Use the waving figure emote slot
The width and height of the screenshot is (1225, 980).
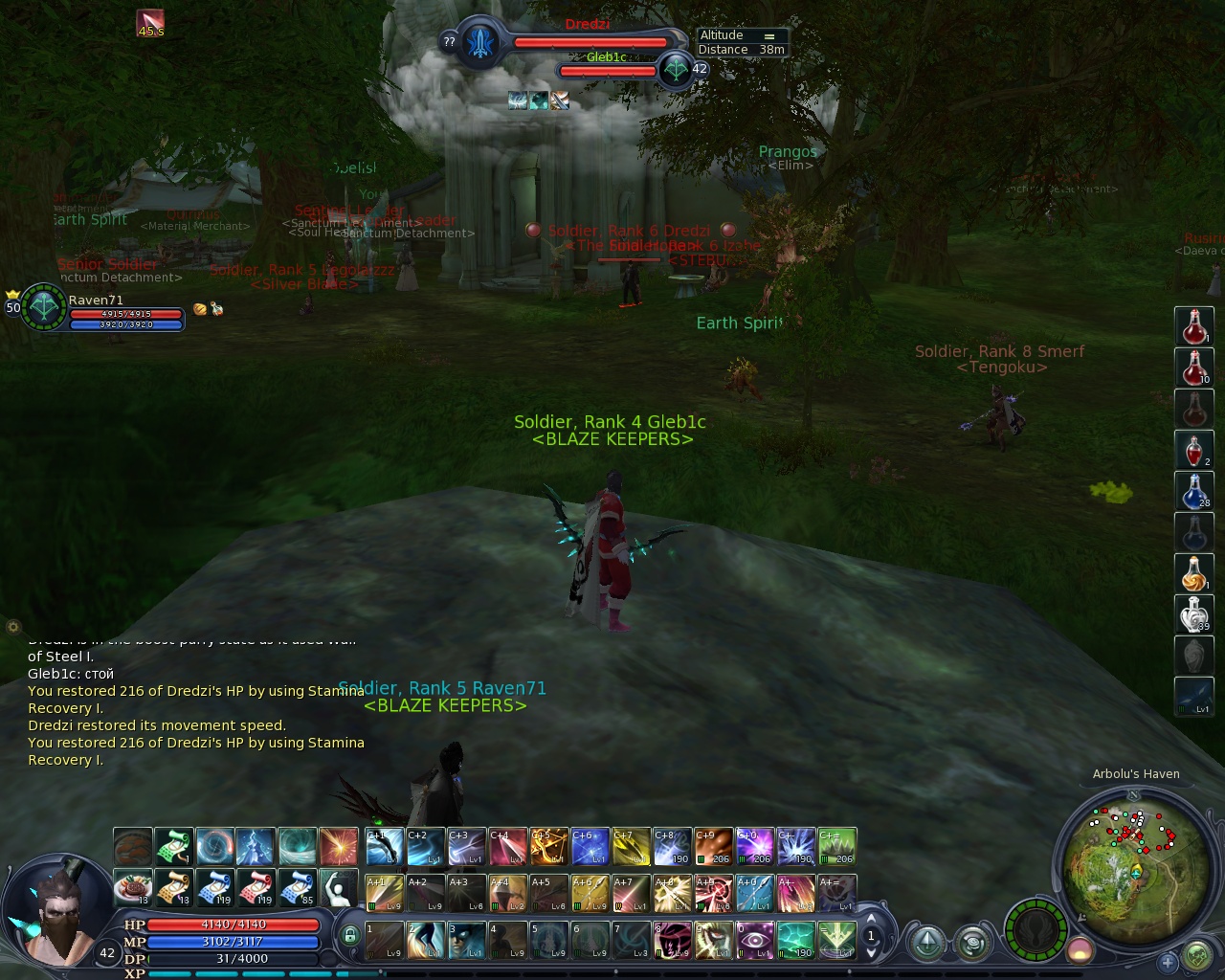[338, 888]
